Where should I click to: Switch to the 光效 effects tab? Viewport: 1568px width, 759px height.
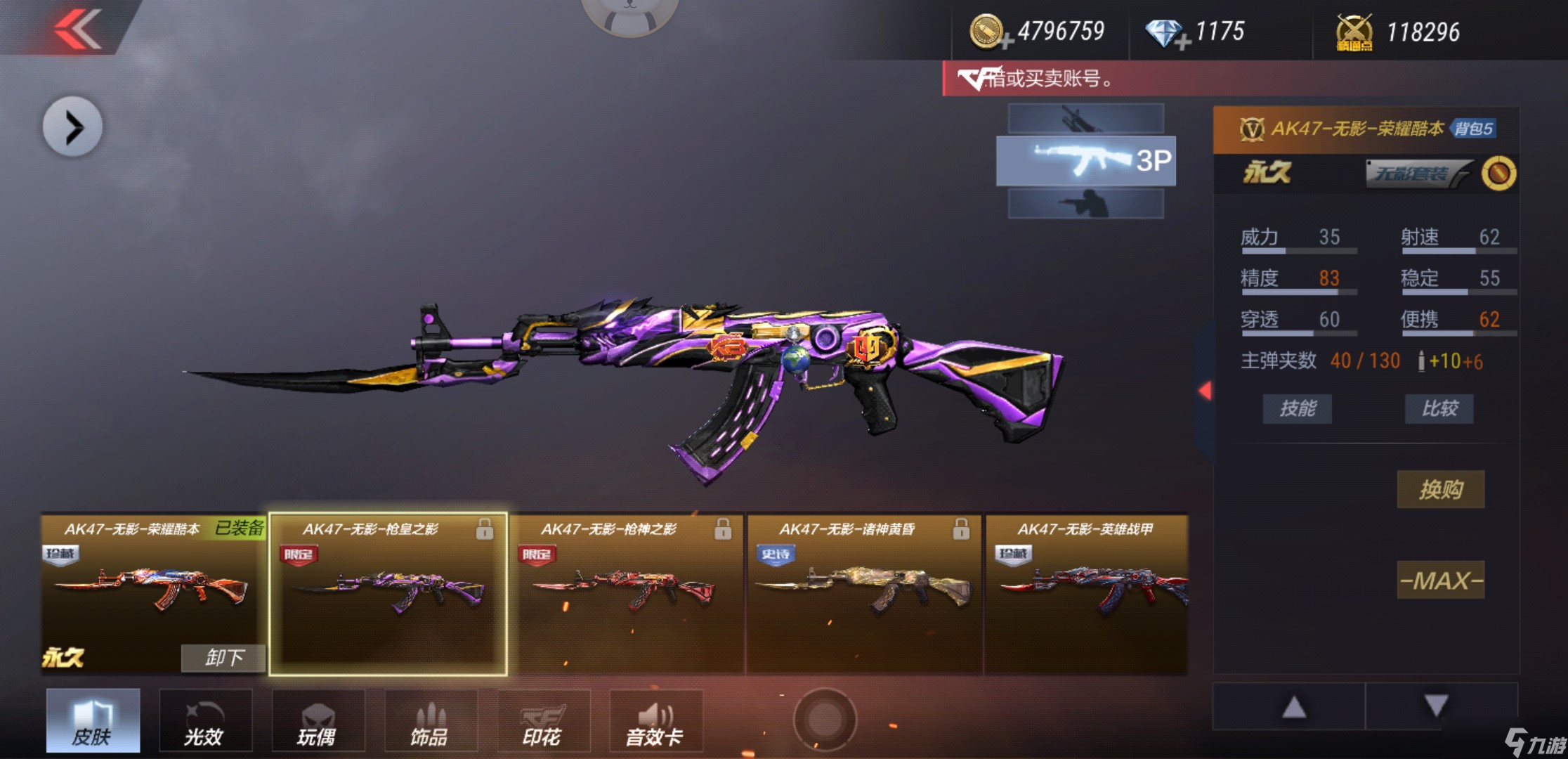pos(205,721)
